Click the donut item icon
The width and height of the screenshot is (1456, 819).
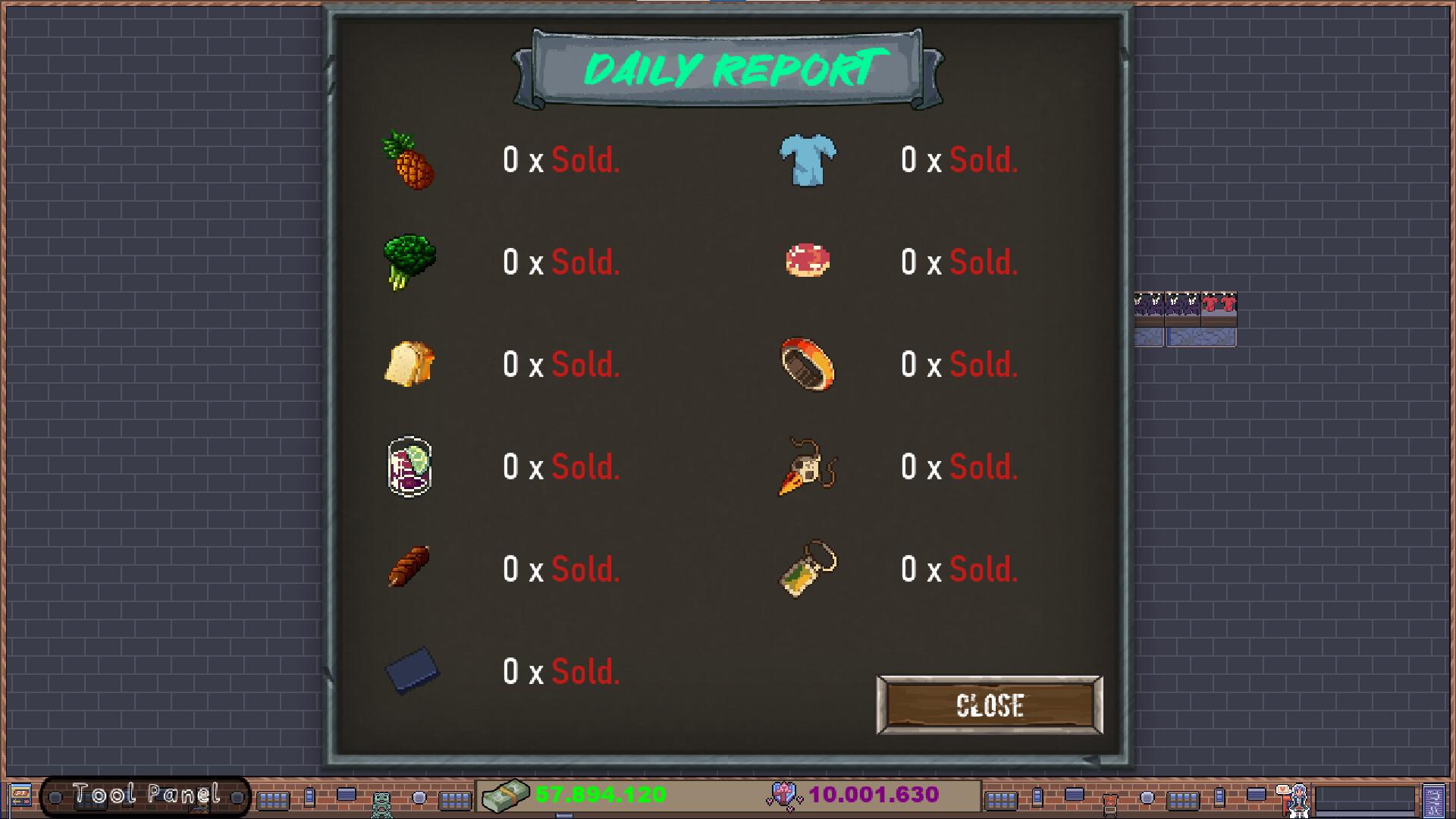coord(806,262)
